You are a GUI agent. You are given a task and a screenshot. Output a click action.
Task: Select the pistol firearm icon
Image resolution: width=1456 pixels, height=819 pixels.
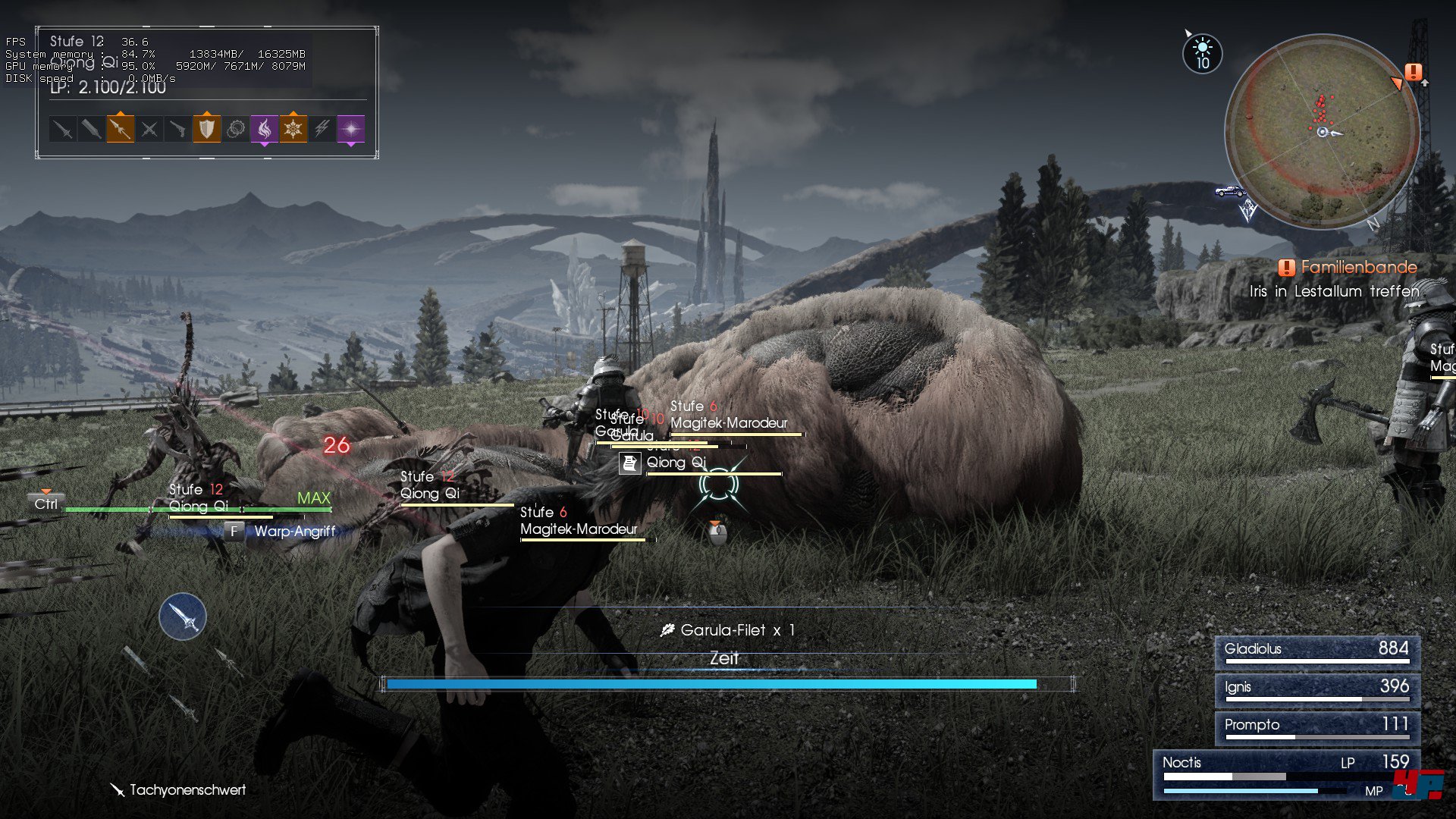click(x=177, y=130)
